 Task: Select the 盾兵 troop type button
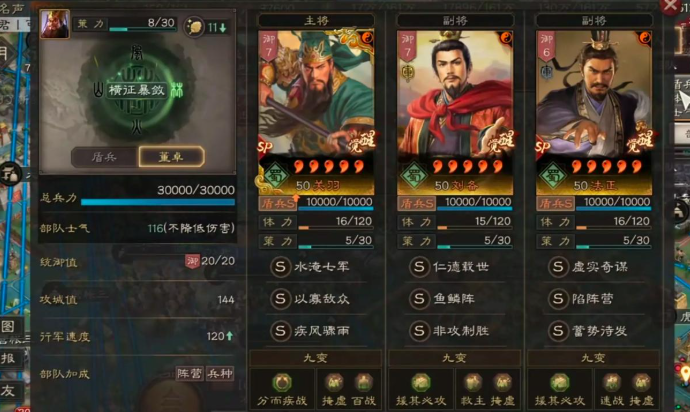coord(105,157)
